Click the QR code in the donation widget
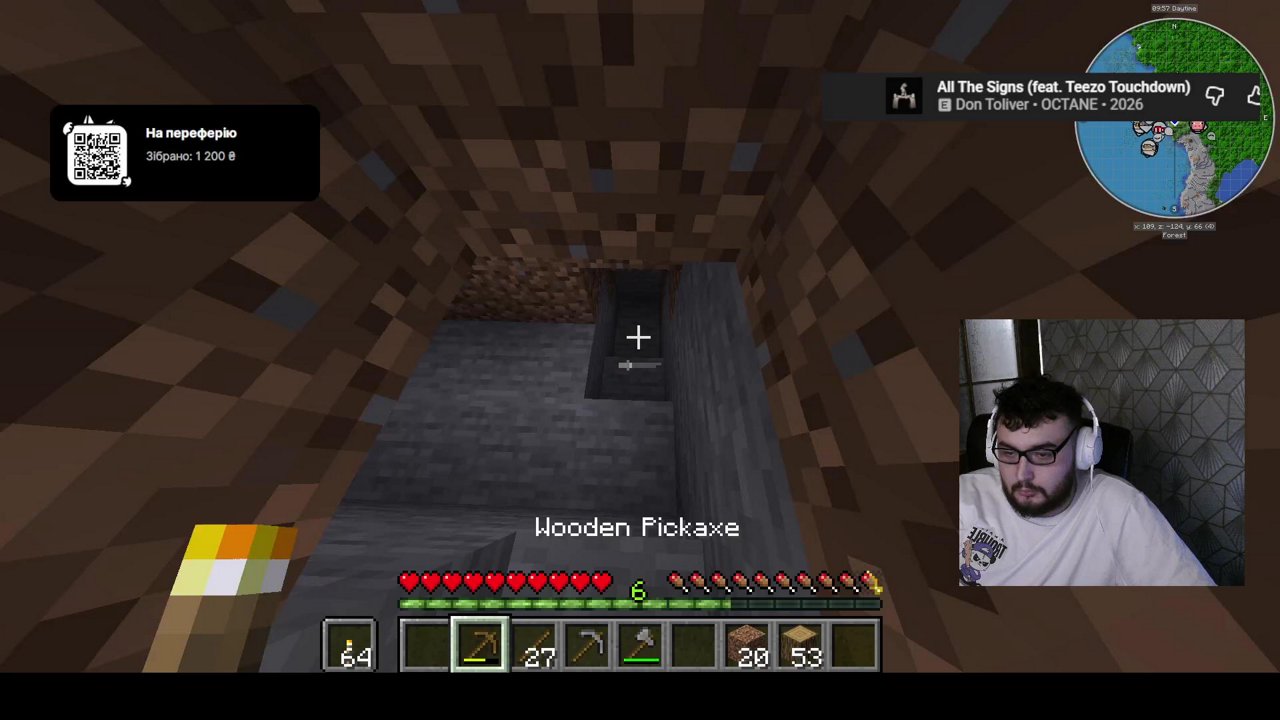 [x=97, y=154]
